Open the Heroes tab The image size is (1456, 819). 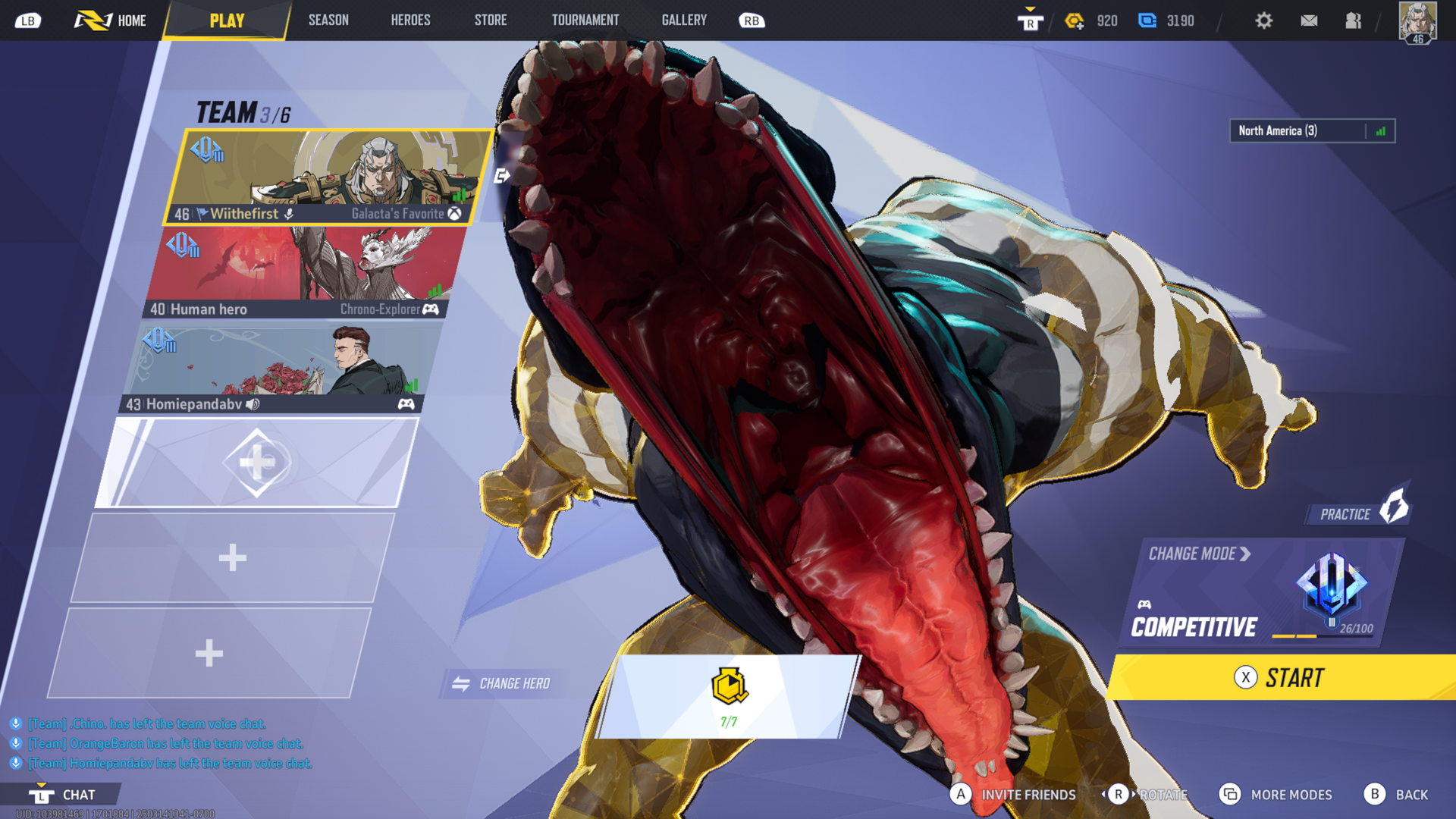[x=410, y=20]
